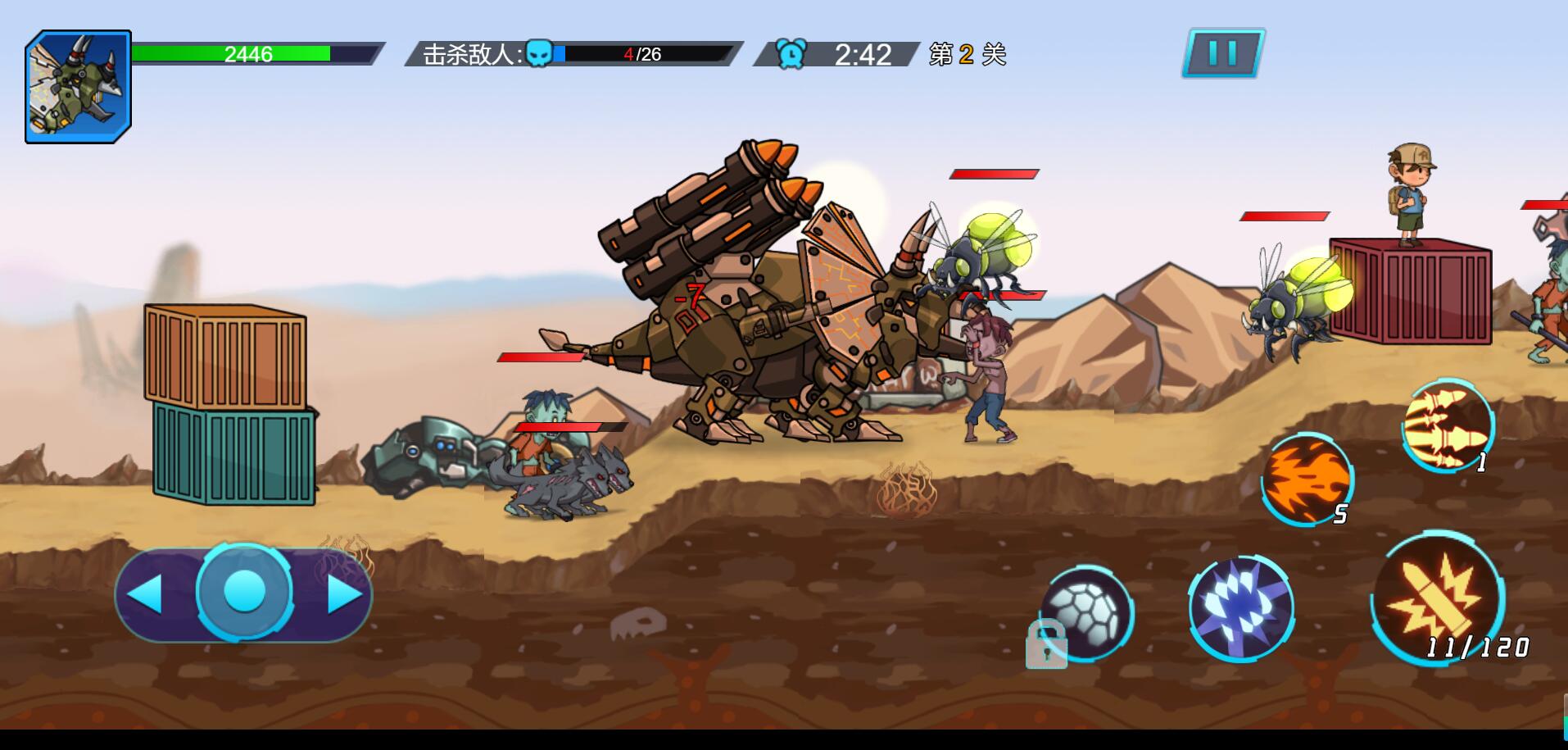1568x750 pixels.
Task: Move right with the arrow button
Action: (344, 593)
